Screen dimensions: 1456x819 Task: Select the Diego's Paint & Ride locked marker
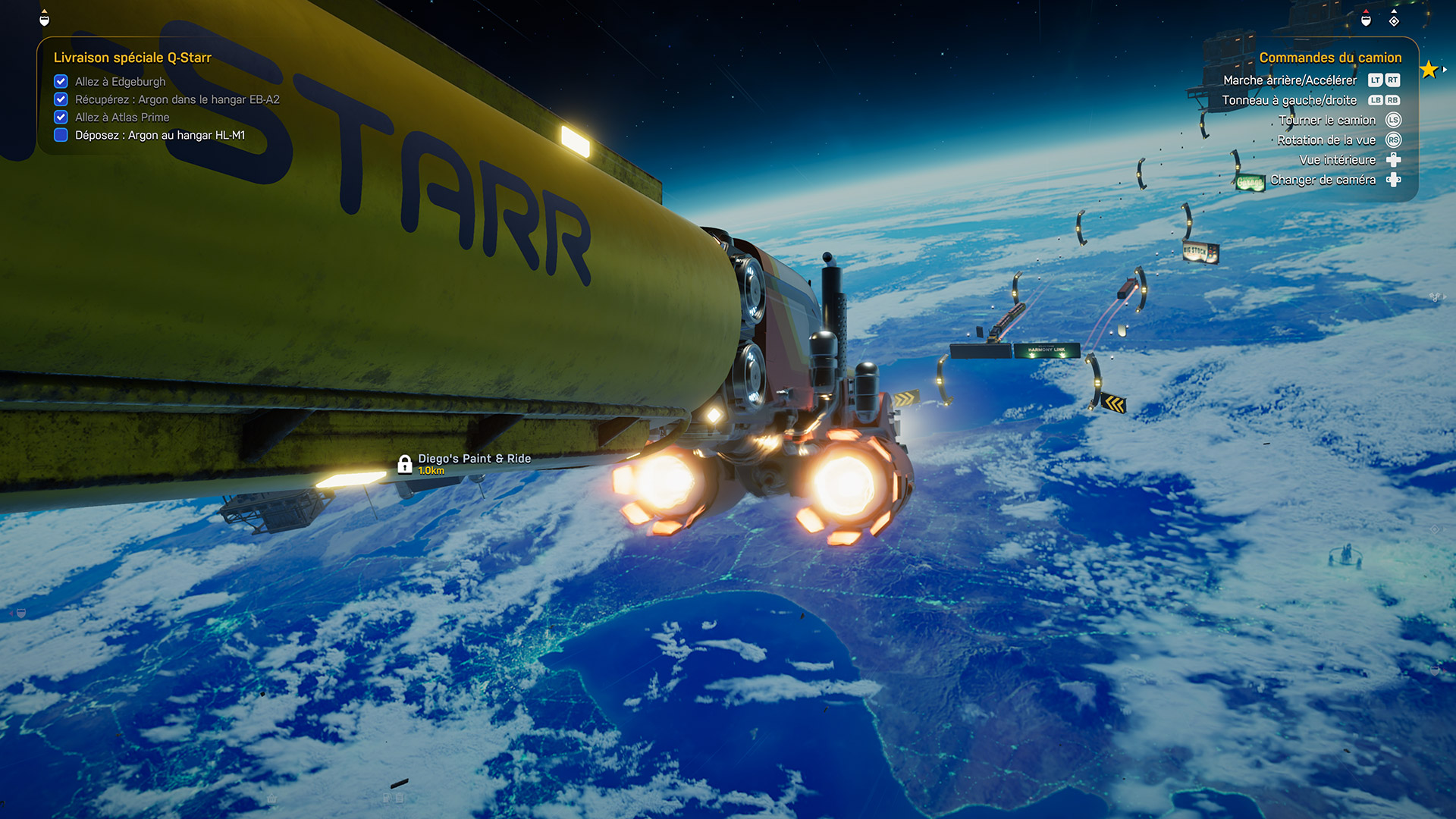tap(405, 463)
